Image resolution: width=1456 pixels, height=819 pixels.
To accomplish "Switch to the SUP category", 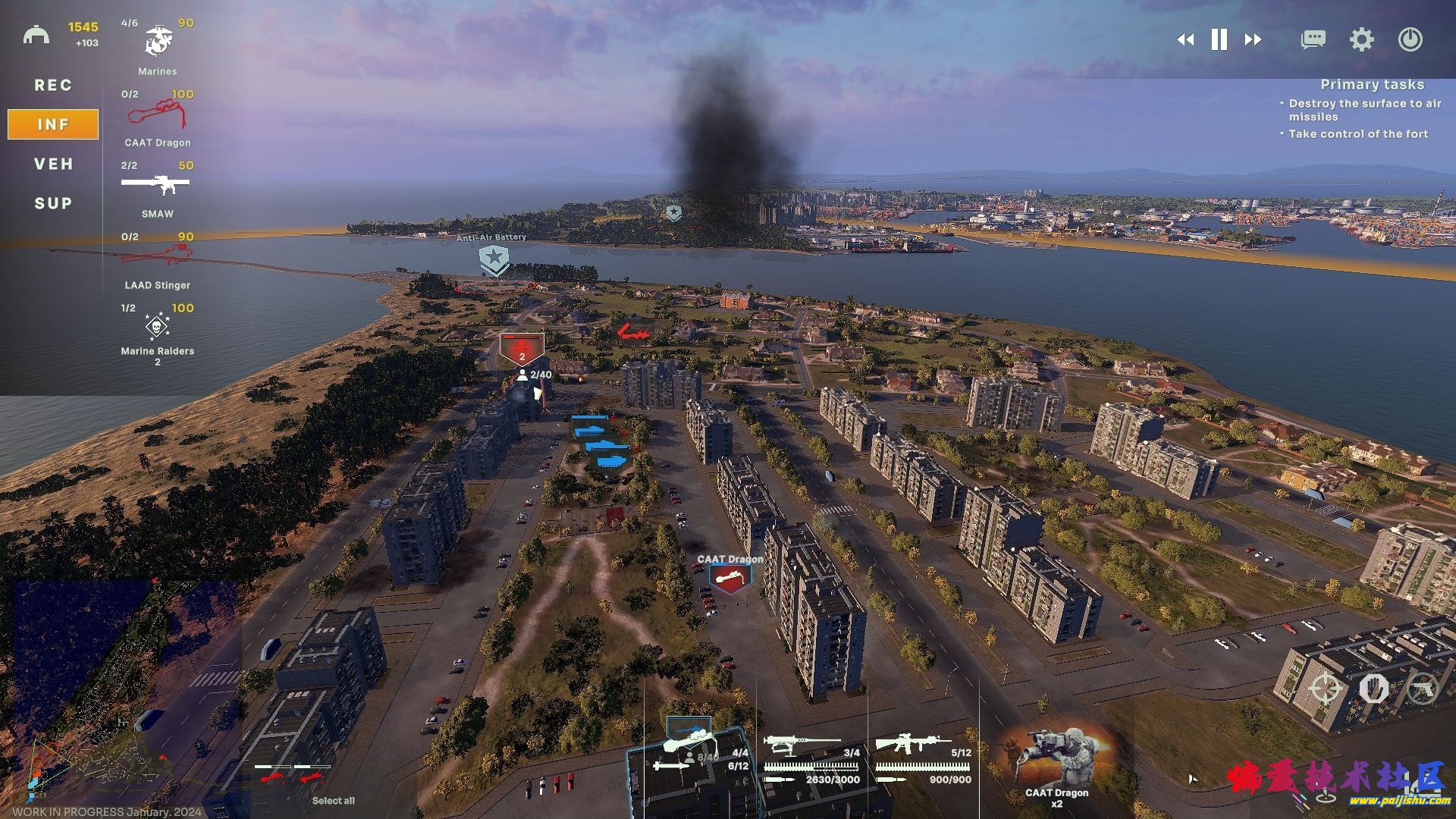I will pos(53,203).
